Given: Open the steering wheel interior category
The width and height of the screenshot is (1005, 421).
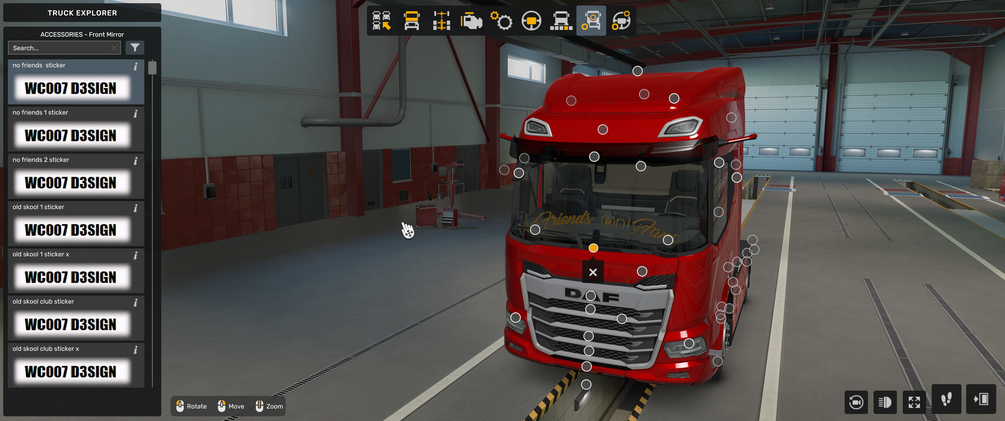Looking at the screenshot, I should tap(531, 20).
